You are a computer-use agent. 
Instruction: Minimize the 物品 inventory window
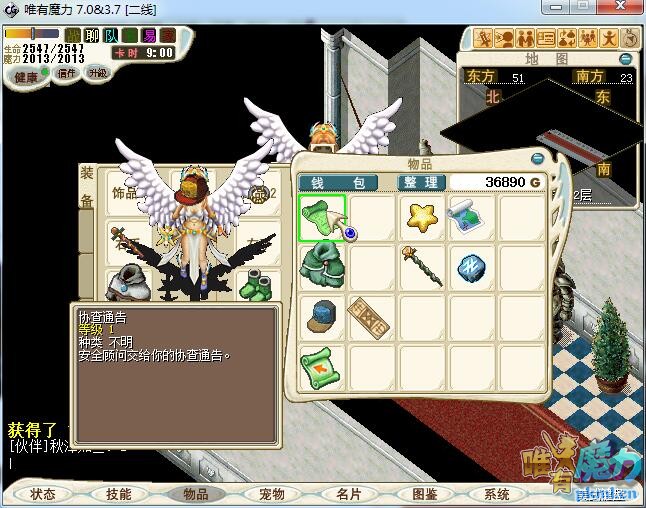point(538,158)
